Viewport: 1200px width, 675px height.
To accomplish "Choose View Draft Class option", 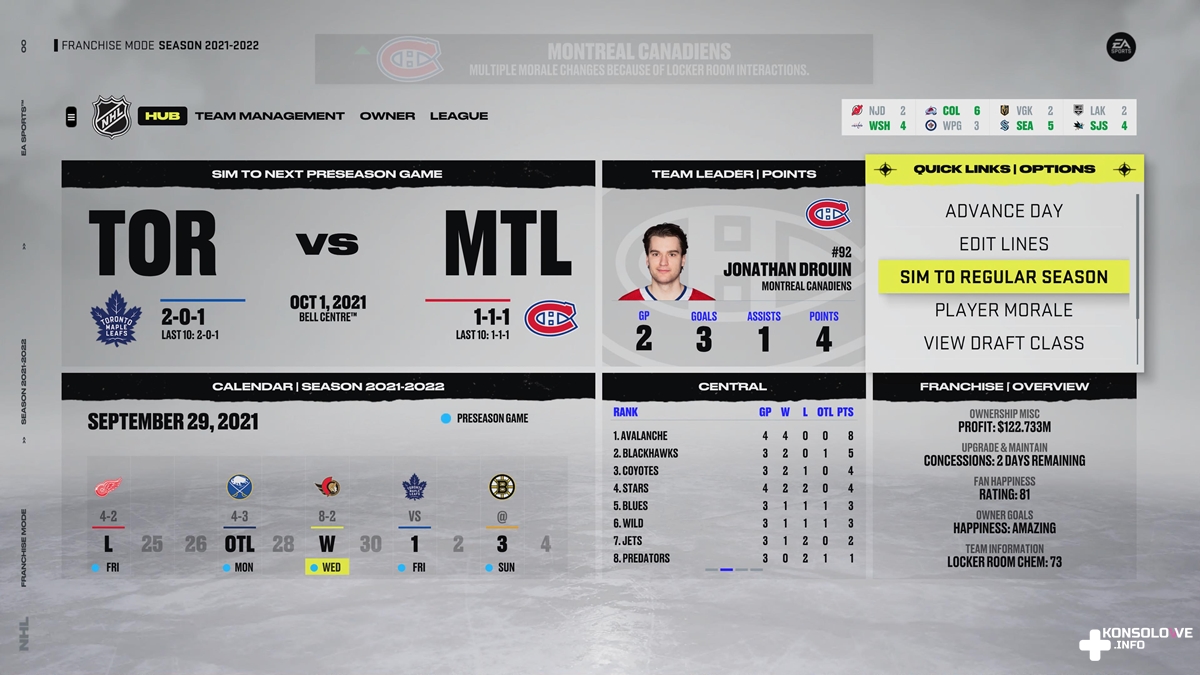I will click(x=1004, y=343).
